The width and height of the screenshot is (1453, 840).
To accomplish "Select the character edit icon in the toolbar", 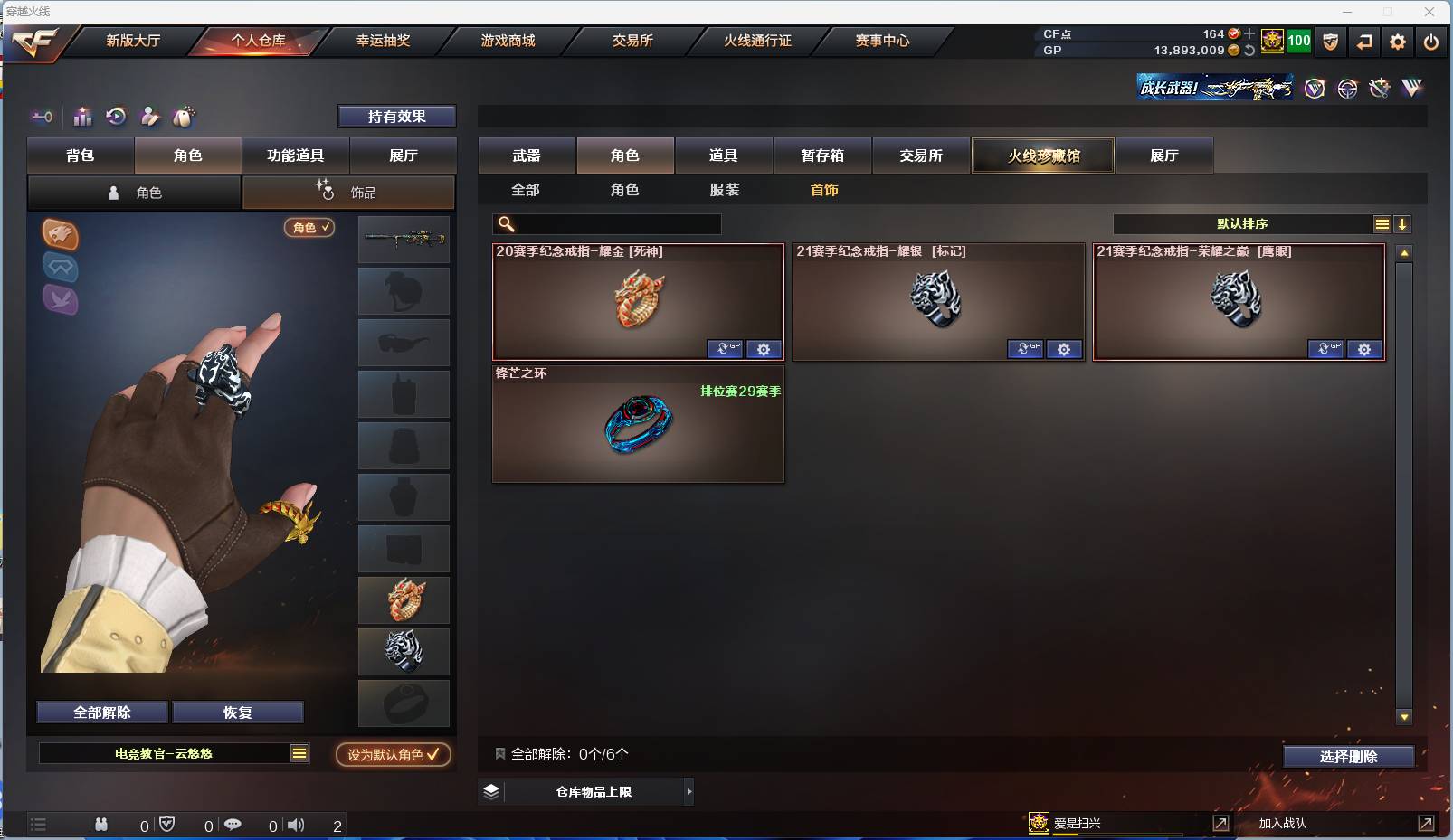I will click(150, 117).
